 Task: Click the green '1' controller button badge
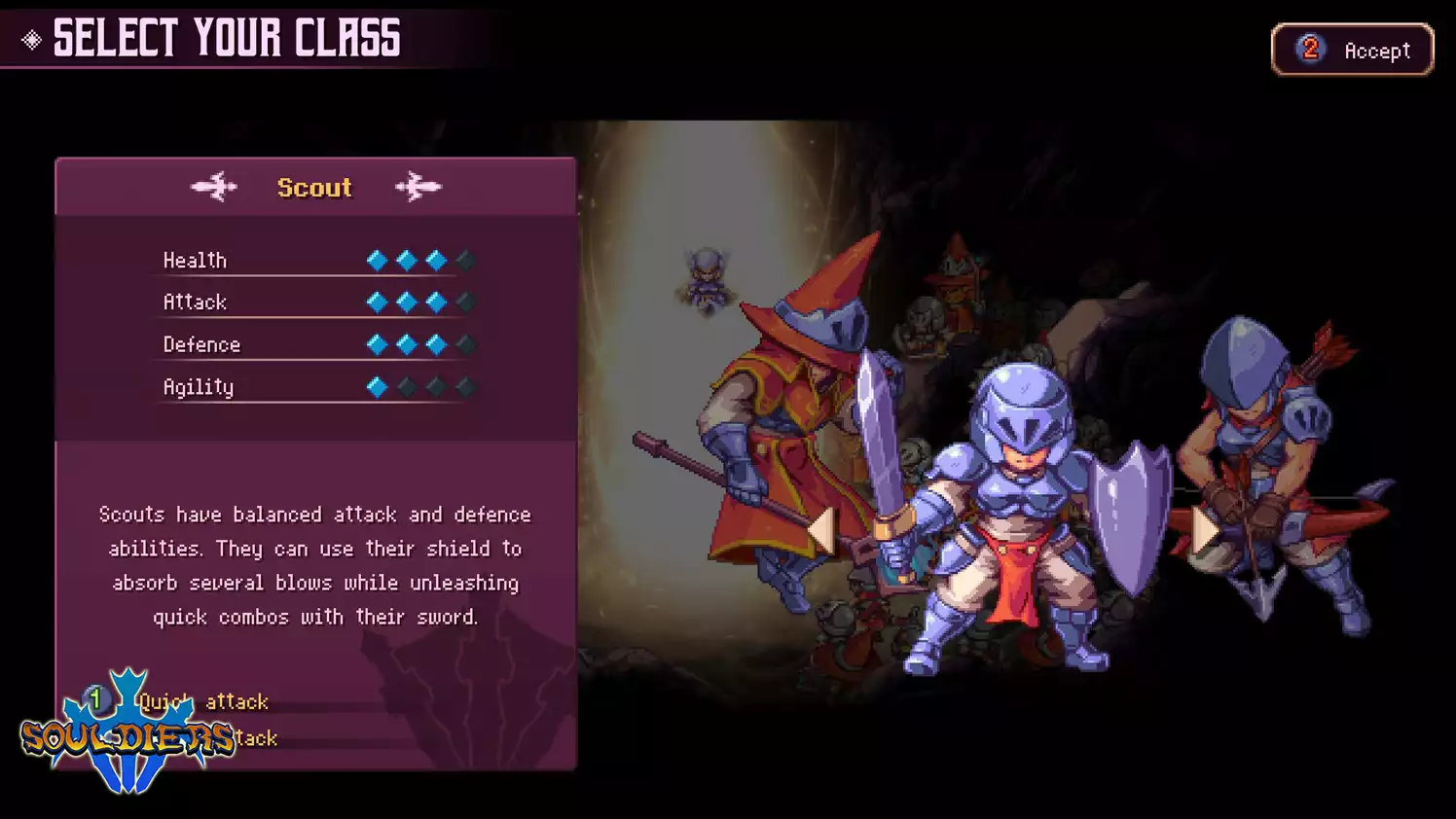pos(97,700)
